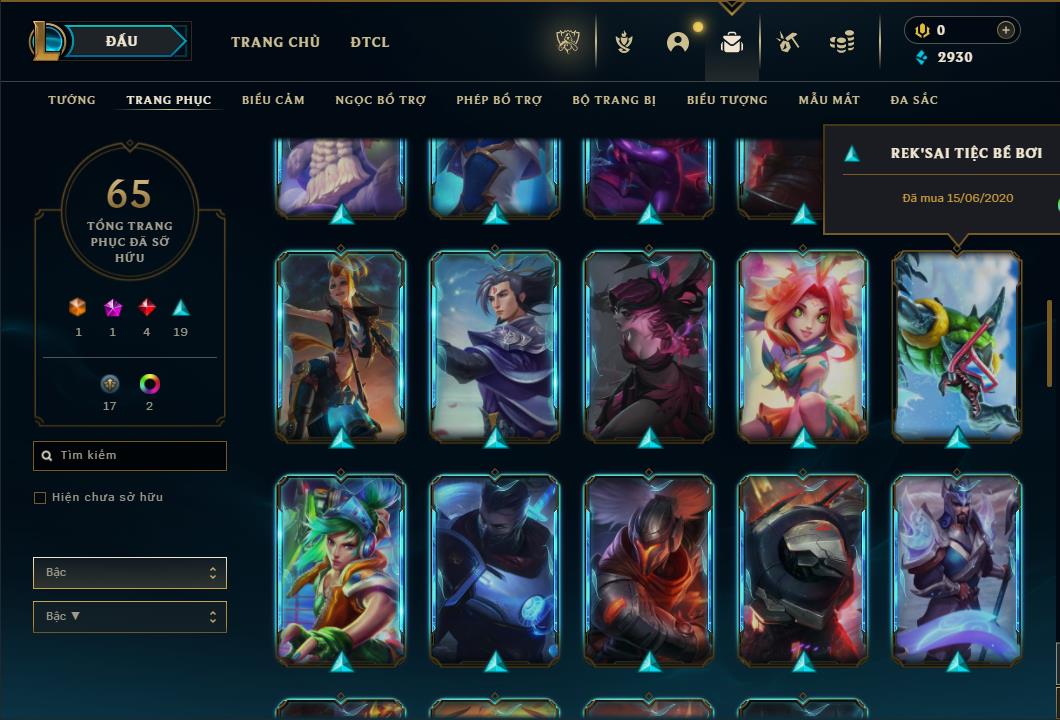The image size is (1060, 720).
Task: Show the BỘ TRANG BỊ tab
Action: click(x=614, y=100)
